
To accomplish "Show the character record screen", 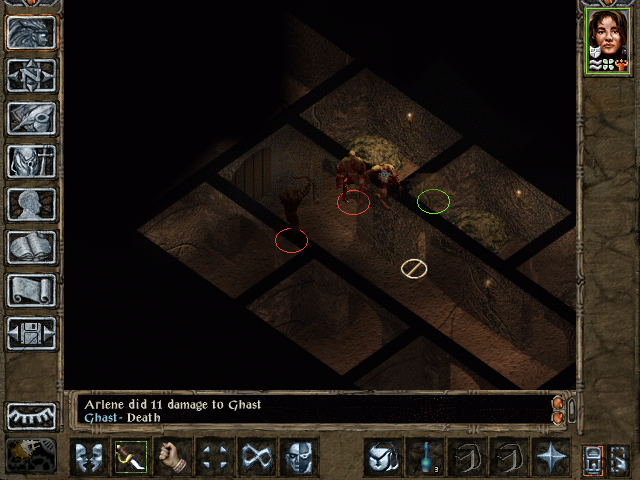I will [31, 204].
